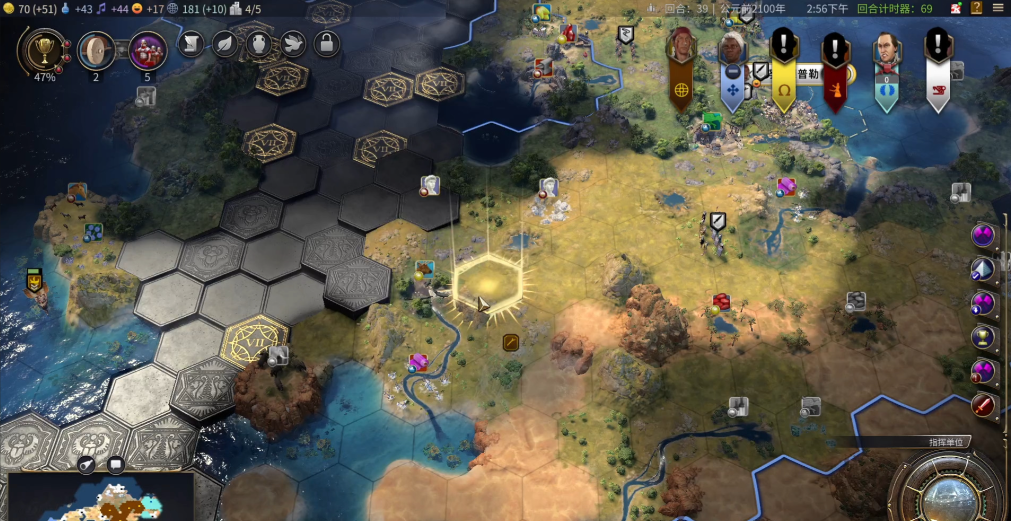Open the victory progress trophy panel

point(44,50)
